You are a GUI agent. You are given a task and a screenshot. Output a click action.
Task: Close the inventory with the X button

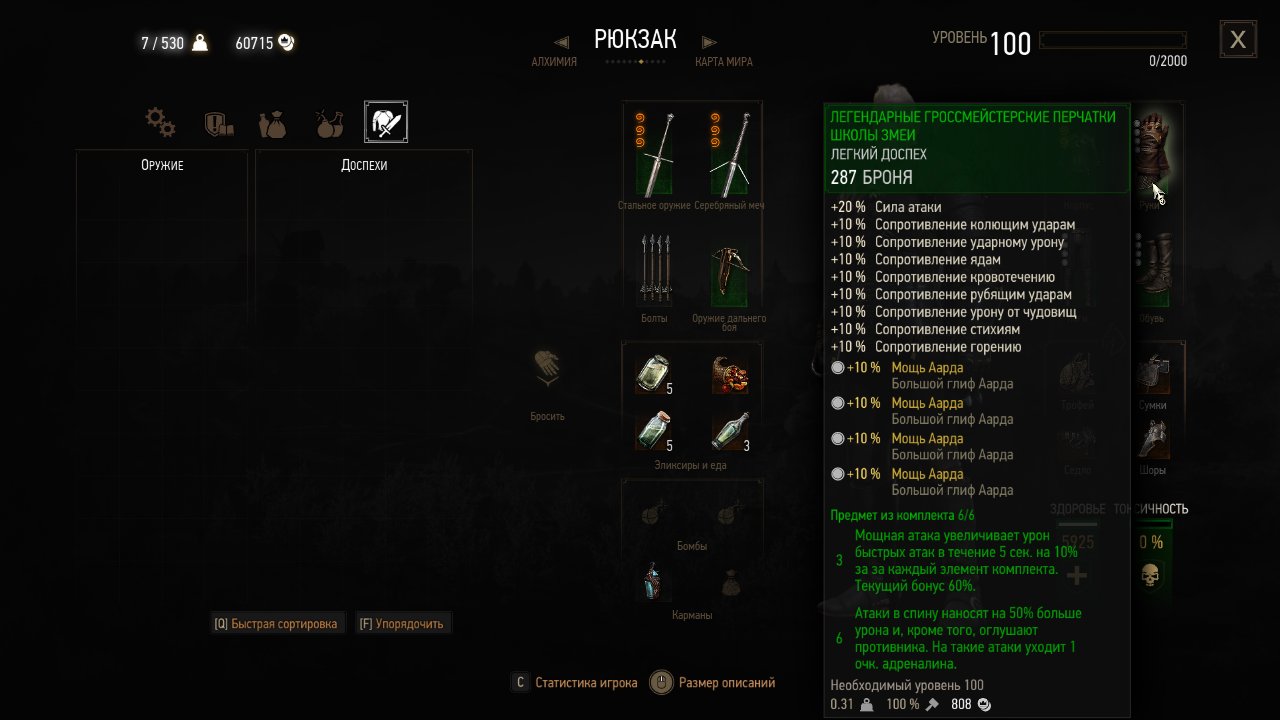(x=1238, y=40)
